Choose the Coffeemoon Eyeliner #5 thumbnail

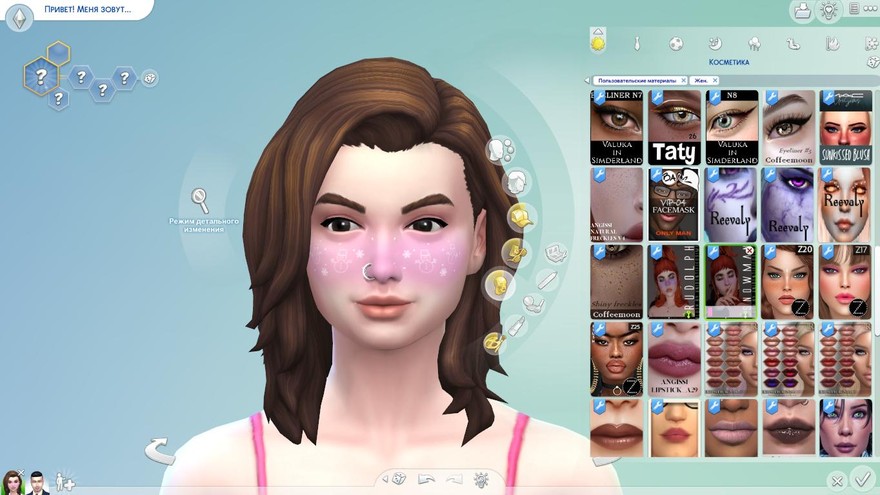click(789, 127)
